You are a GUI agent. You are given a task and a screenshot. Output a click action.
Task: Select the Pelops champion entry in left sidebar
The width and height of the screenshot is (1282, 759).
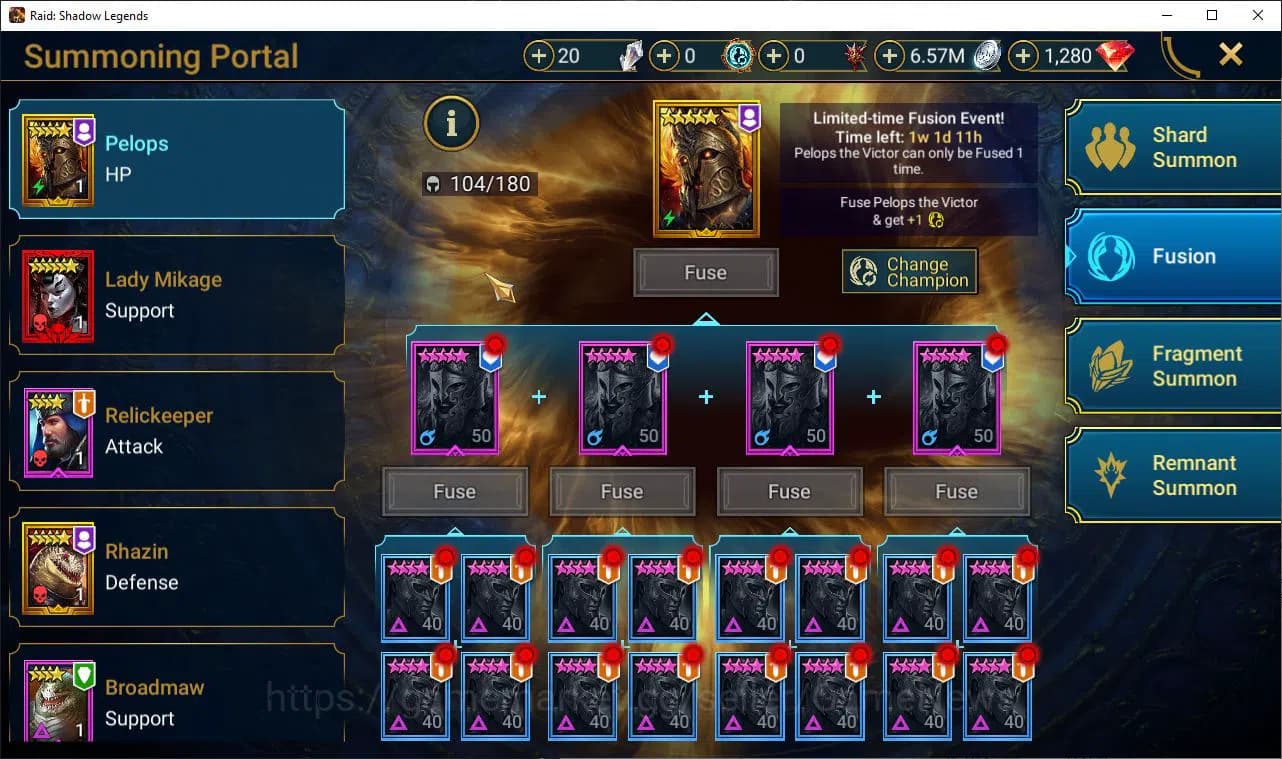(176, 160)
